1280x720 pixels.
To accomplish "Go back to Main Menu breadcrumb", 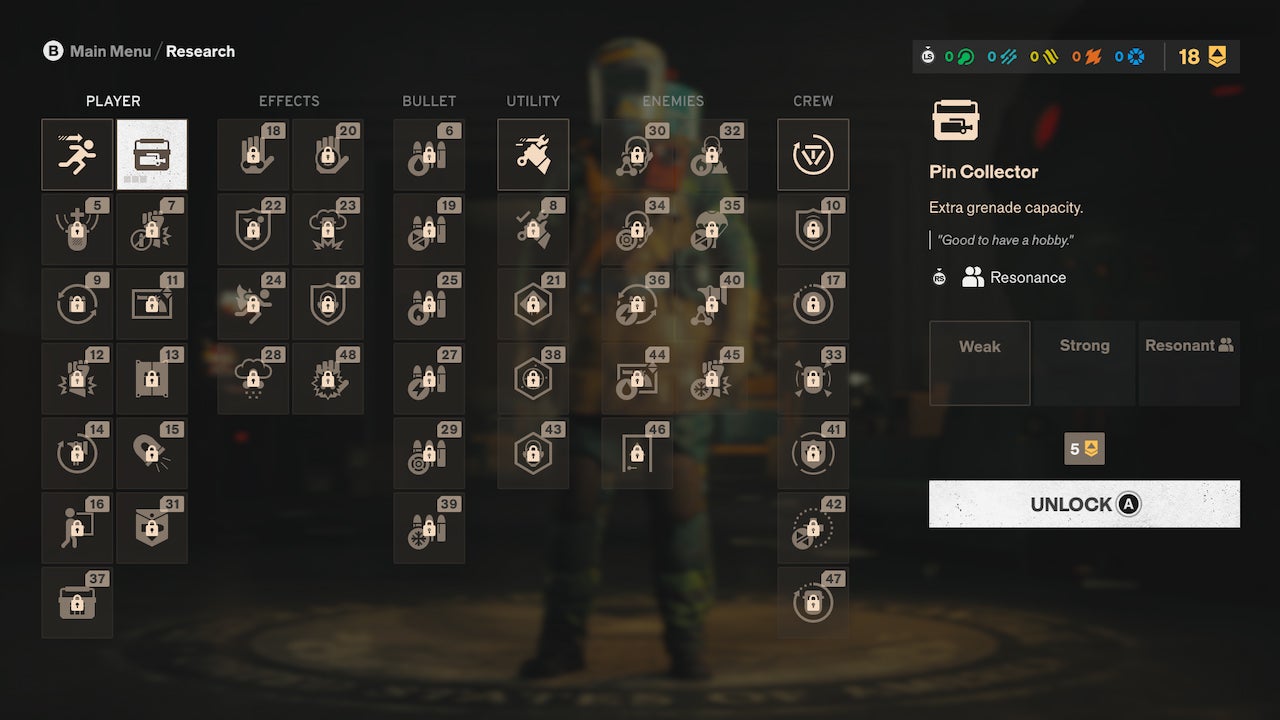I will pos(110,51).
